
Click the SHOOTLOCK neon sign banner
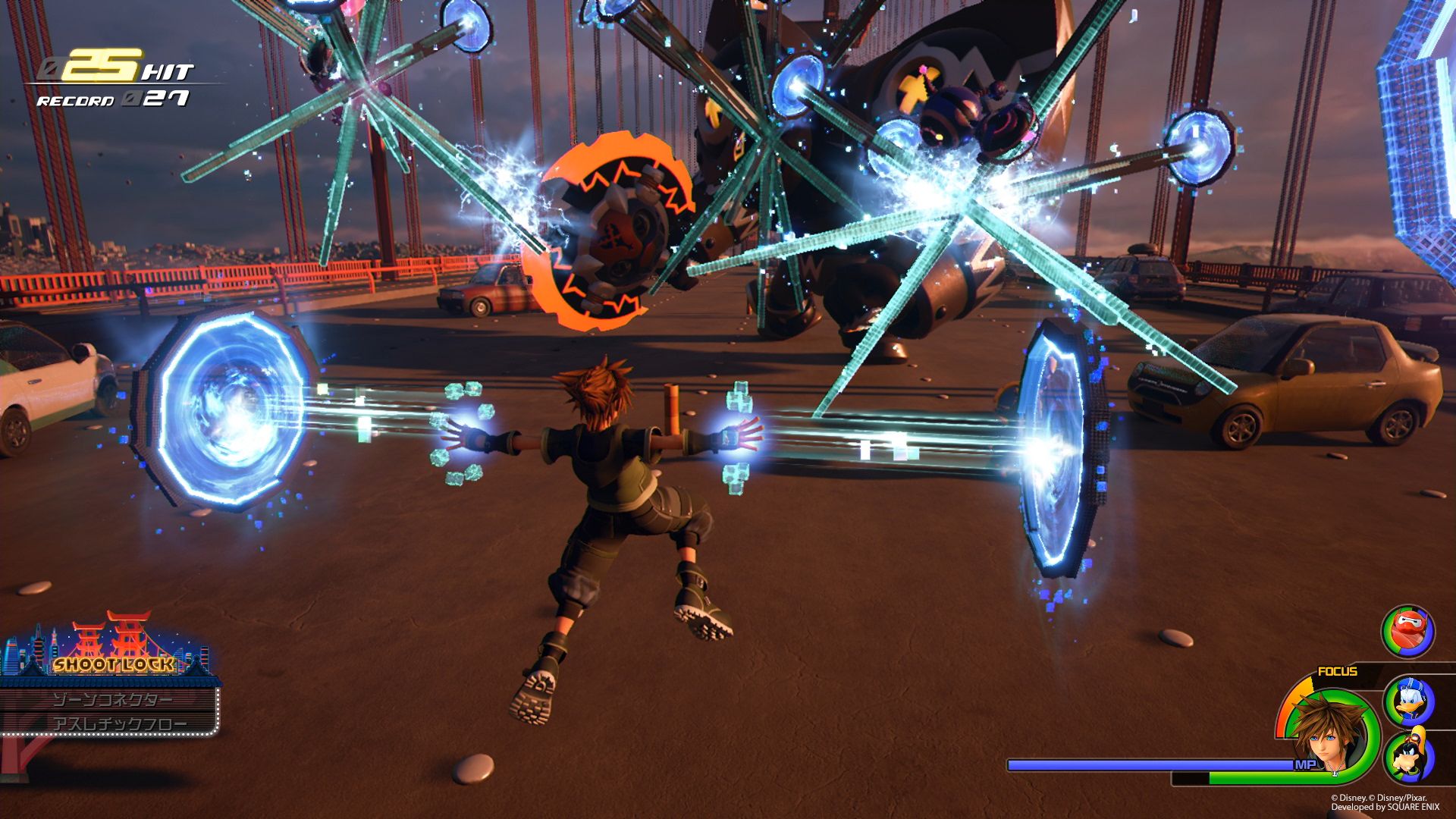[x=113, y=665]
